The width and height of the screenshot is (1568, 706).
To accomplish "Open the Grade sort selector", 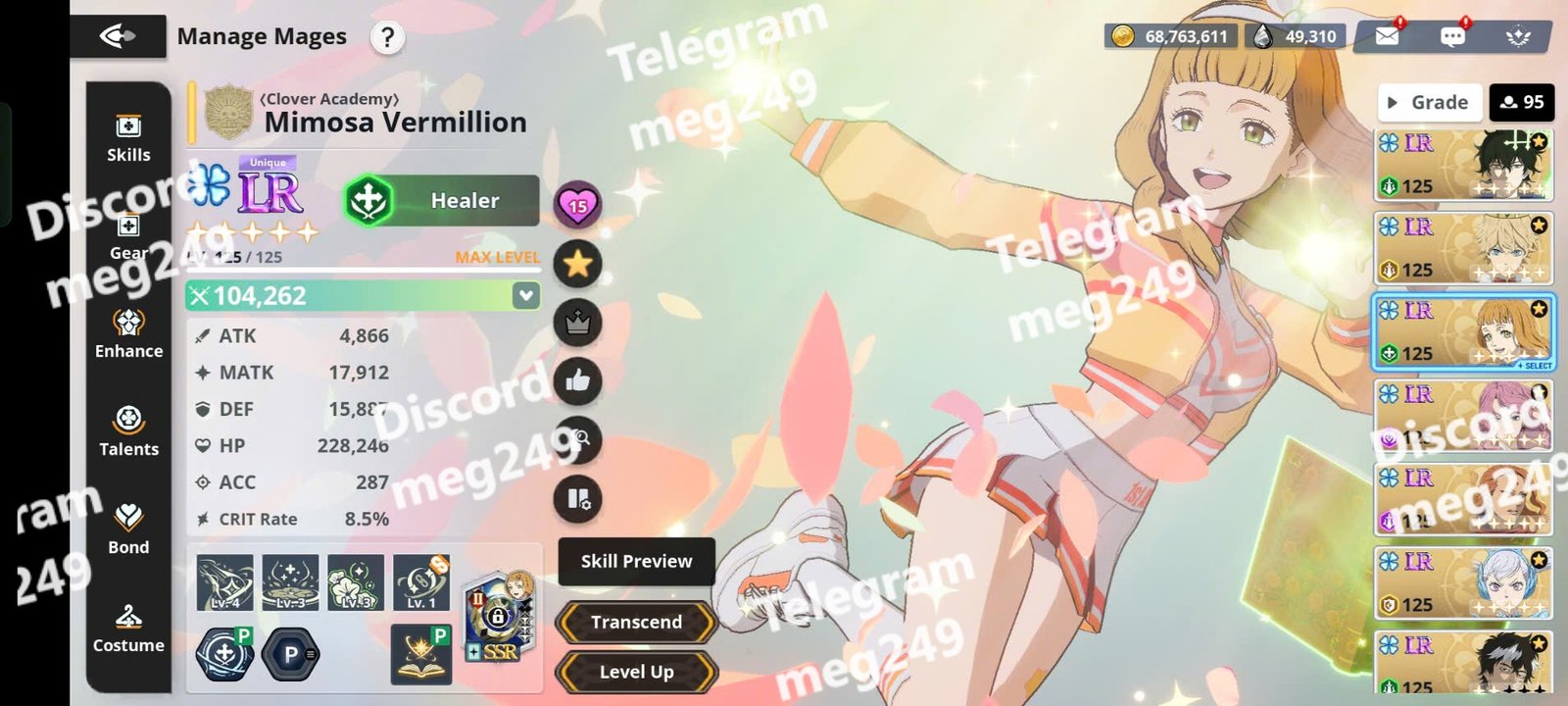I will pos(1429,102).
